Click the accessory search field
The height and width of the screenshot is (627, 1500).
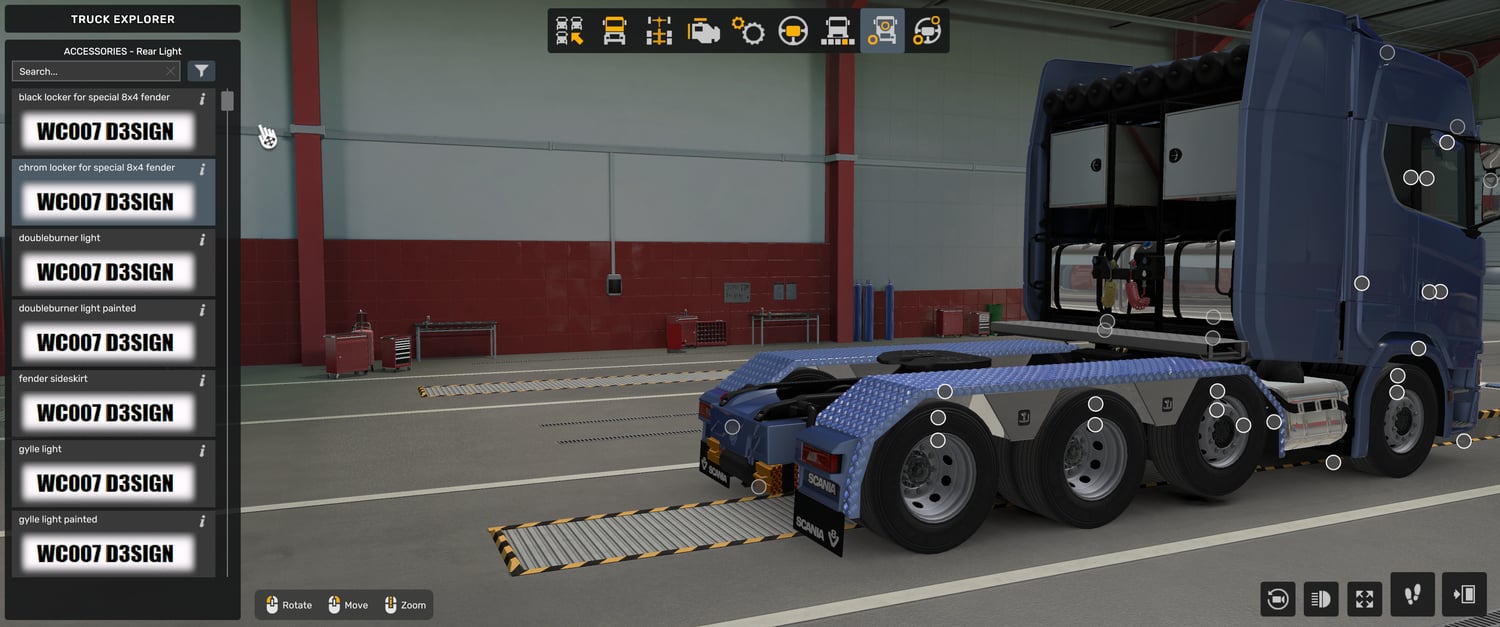[90, 71]
